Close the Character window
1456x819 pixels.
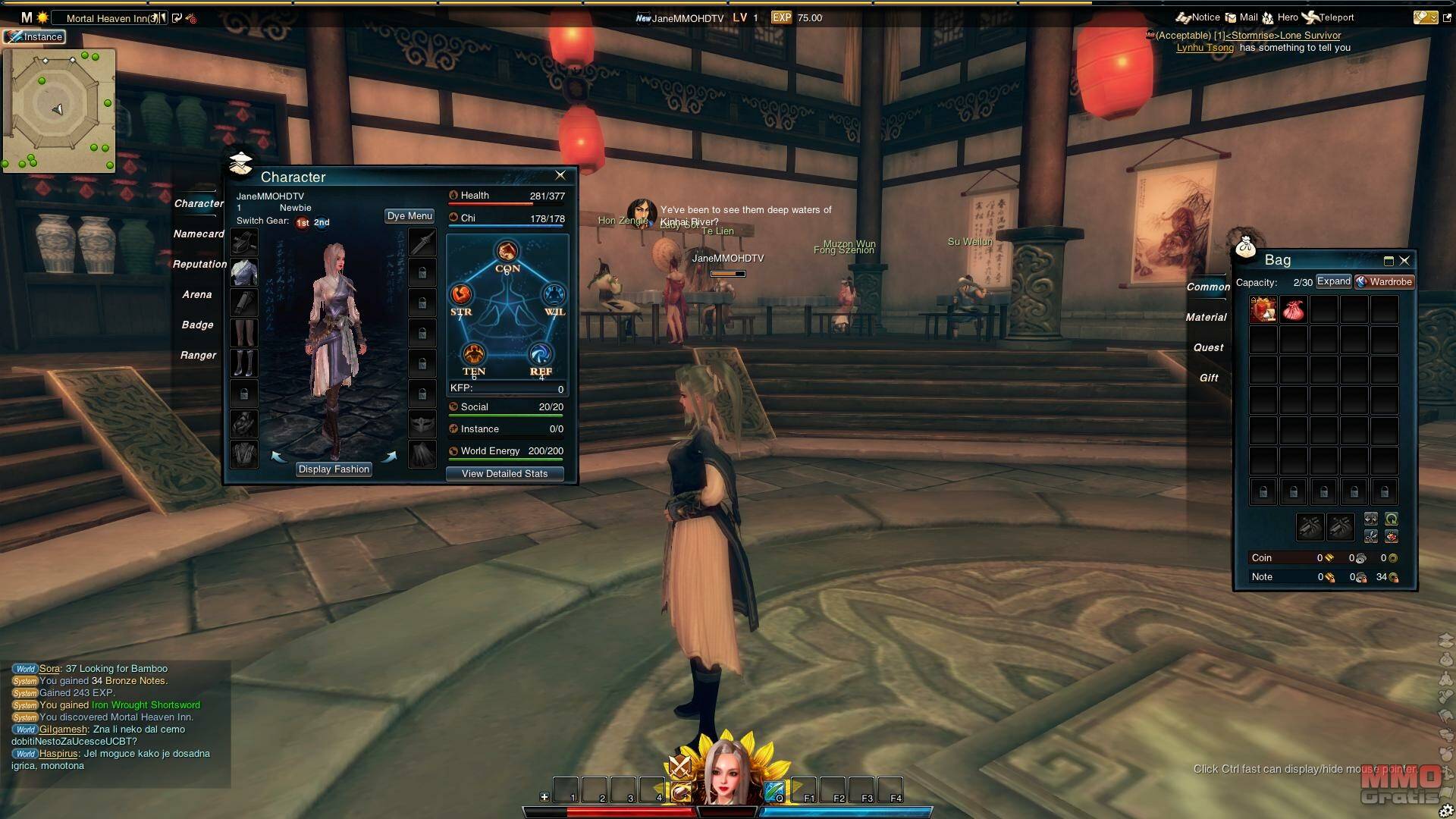click(560, 175)
